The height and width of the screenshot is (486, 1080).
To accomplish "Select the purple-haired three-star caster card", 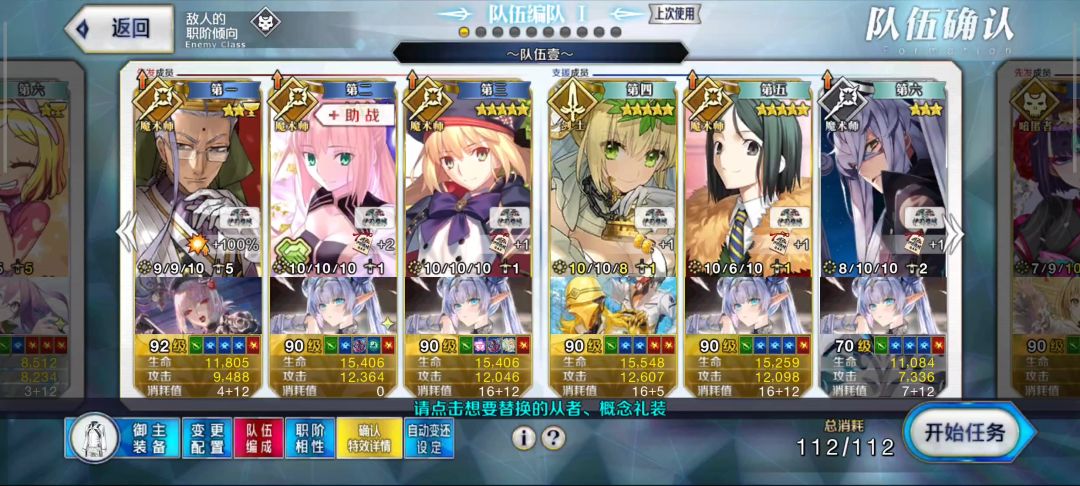I will (883, 180).
